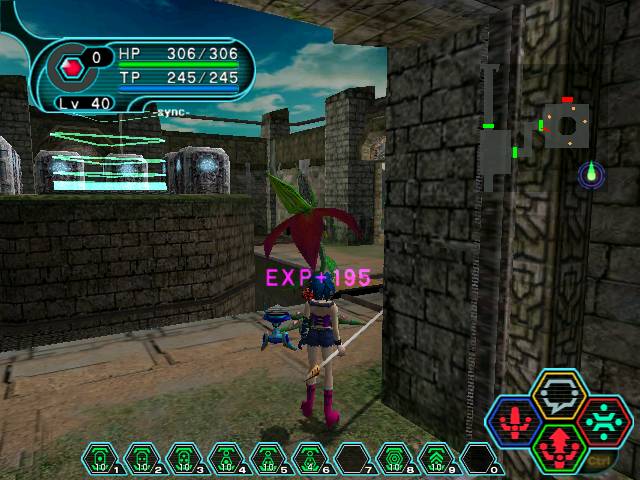Activate the quick slot numbered 2
This screenshot has height=480, width=640.
pos(142,459)
